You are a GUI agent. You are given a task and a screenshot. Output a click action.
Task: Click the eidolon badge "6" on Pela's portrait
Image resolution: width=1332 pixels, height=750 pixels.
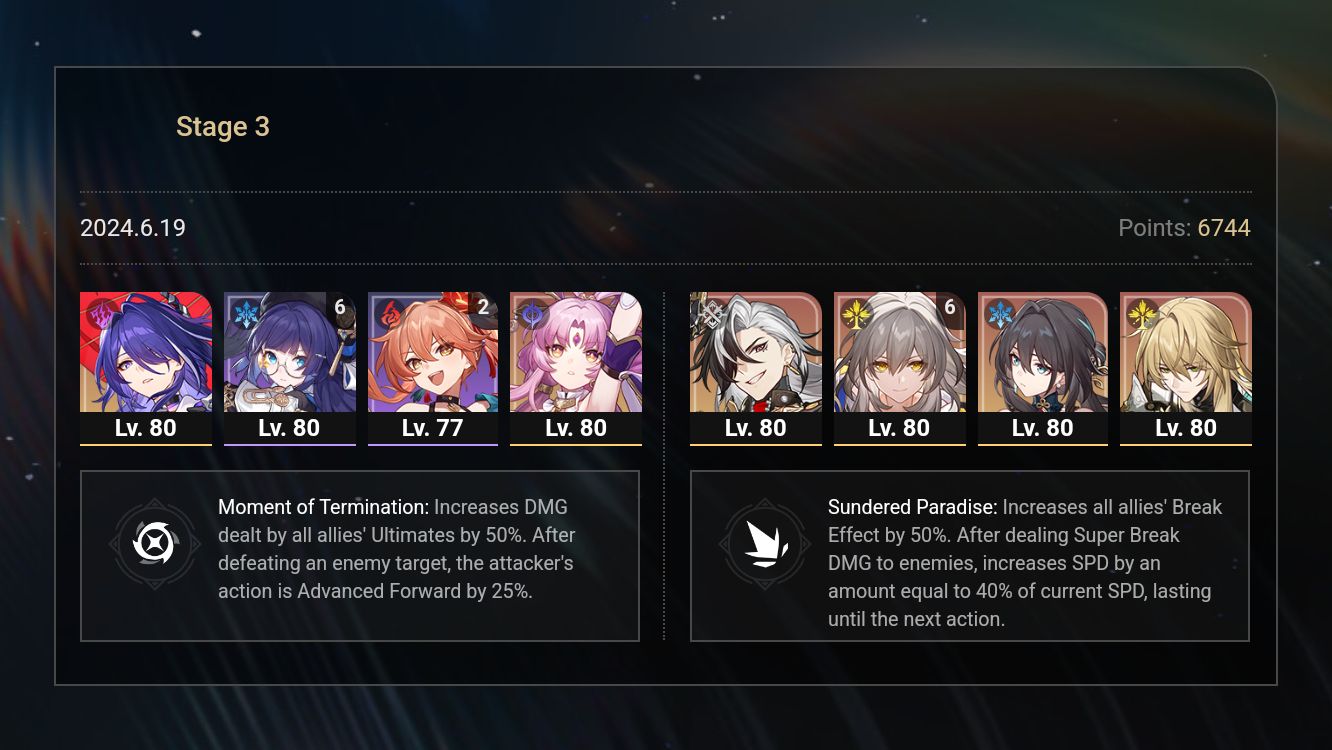coord(339,308)
